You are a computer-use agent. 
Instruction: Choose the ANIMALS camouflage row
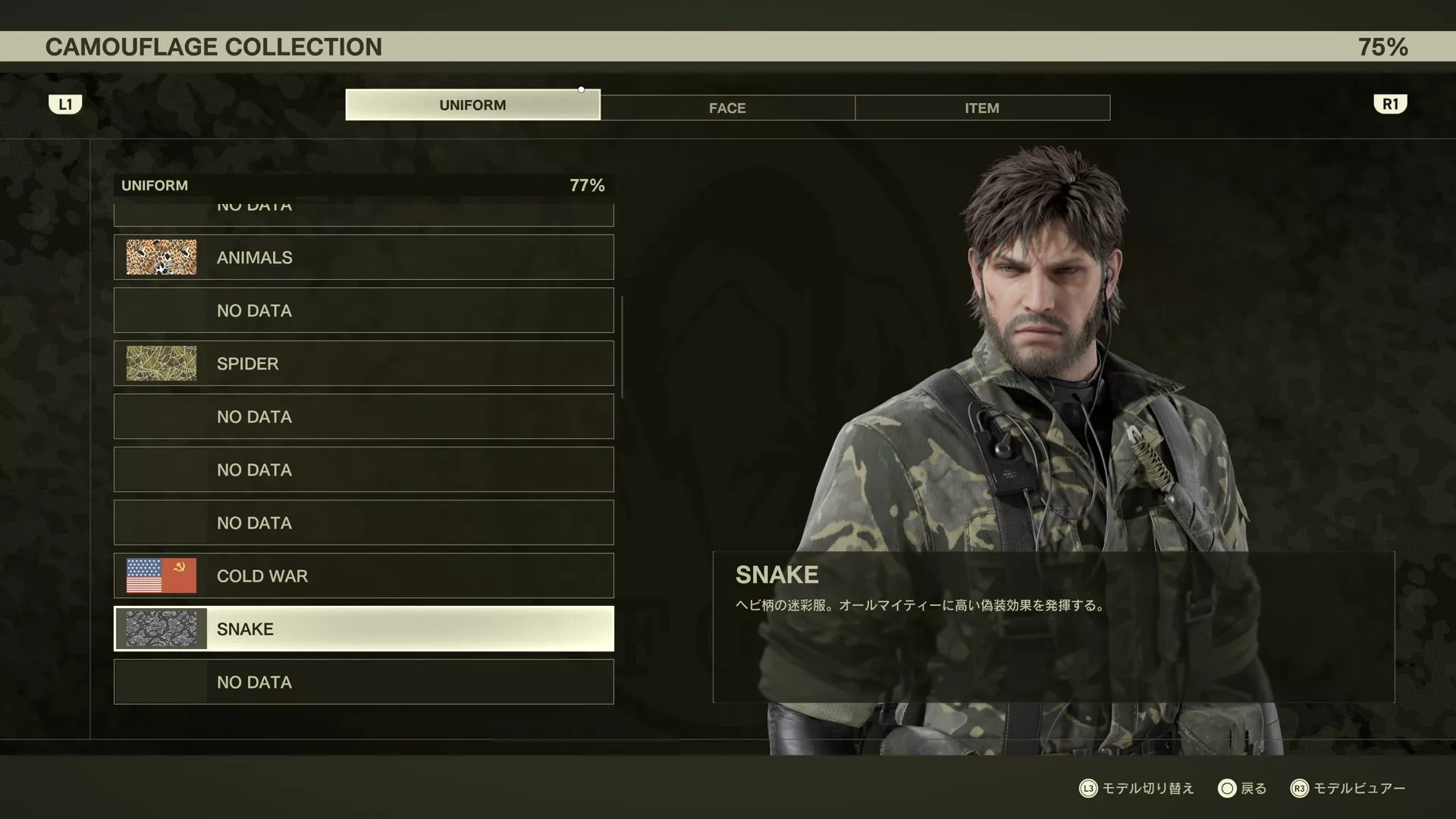(x=364, y=257)
